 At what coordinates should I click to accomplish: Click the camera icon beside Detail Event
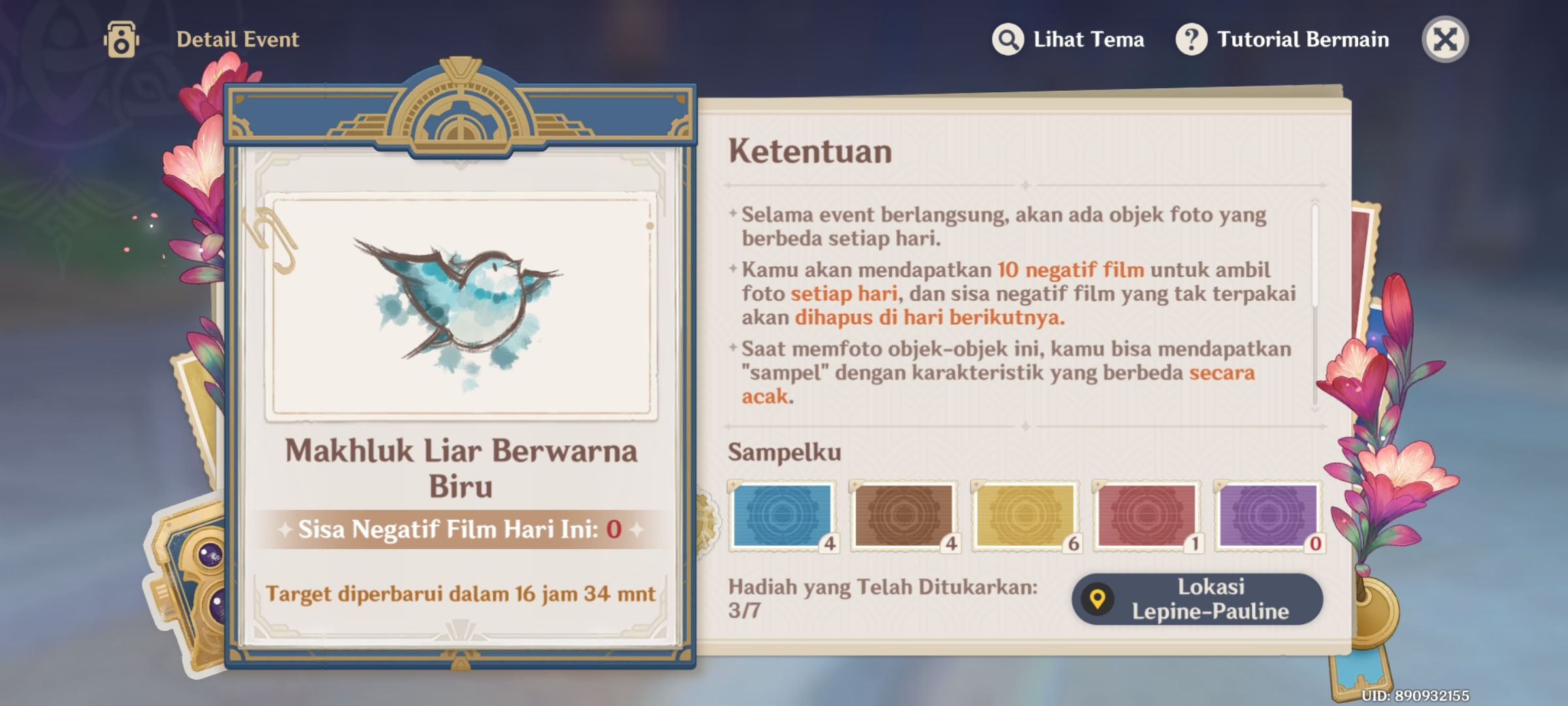pos(121,39)
